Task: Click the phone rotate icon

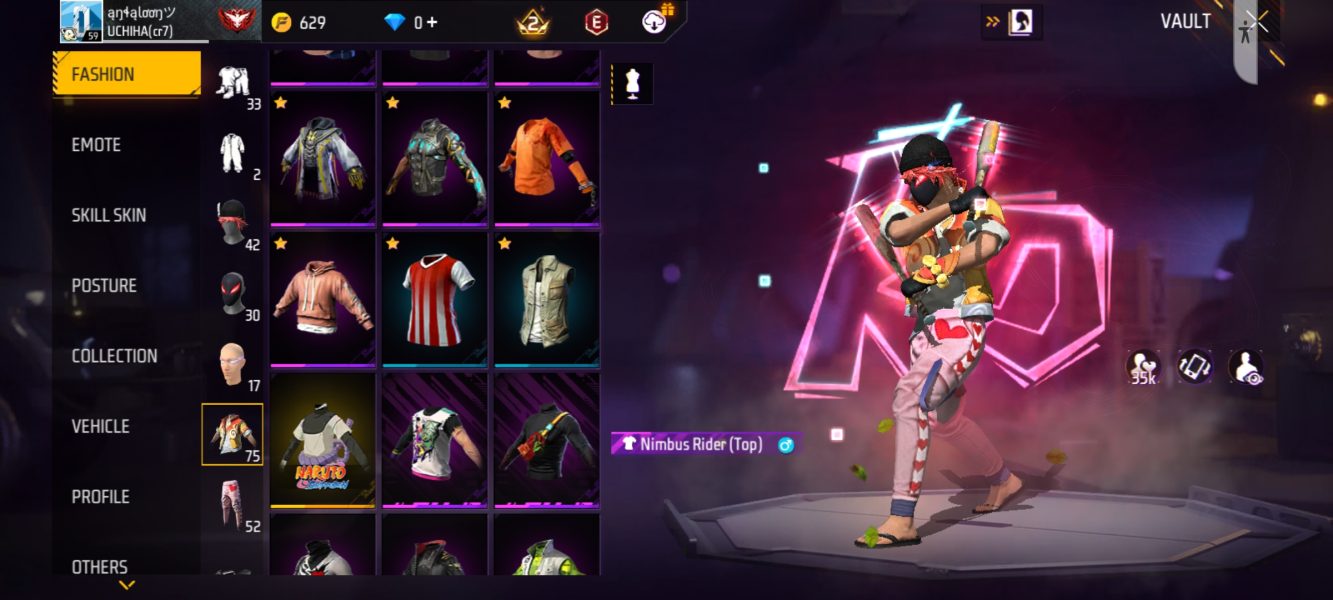Action: coord(1194,366)
